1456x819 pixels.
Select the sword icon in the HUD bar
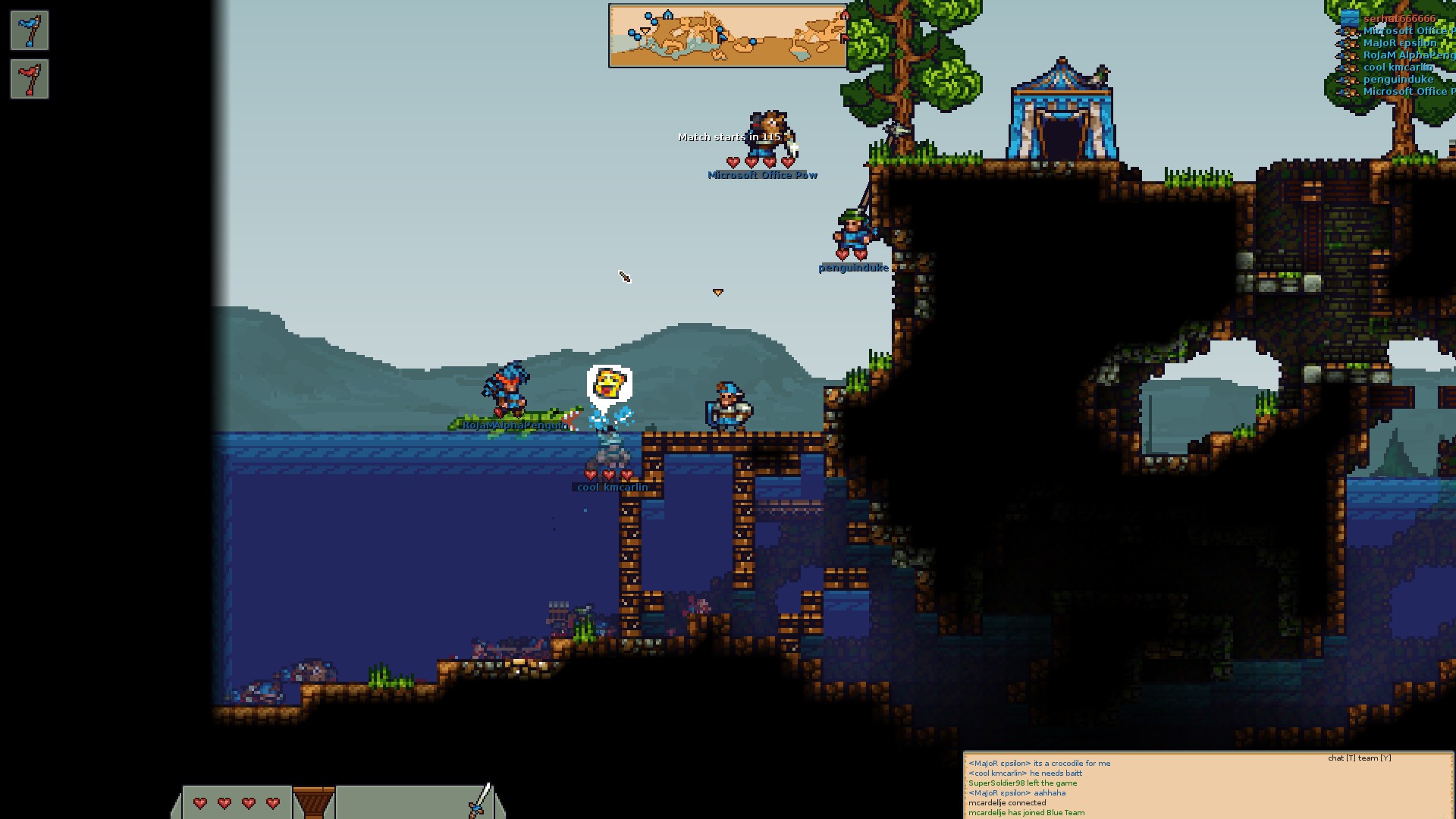pos(481,800)
